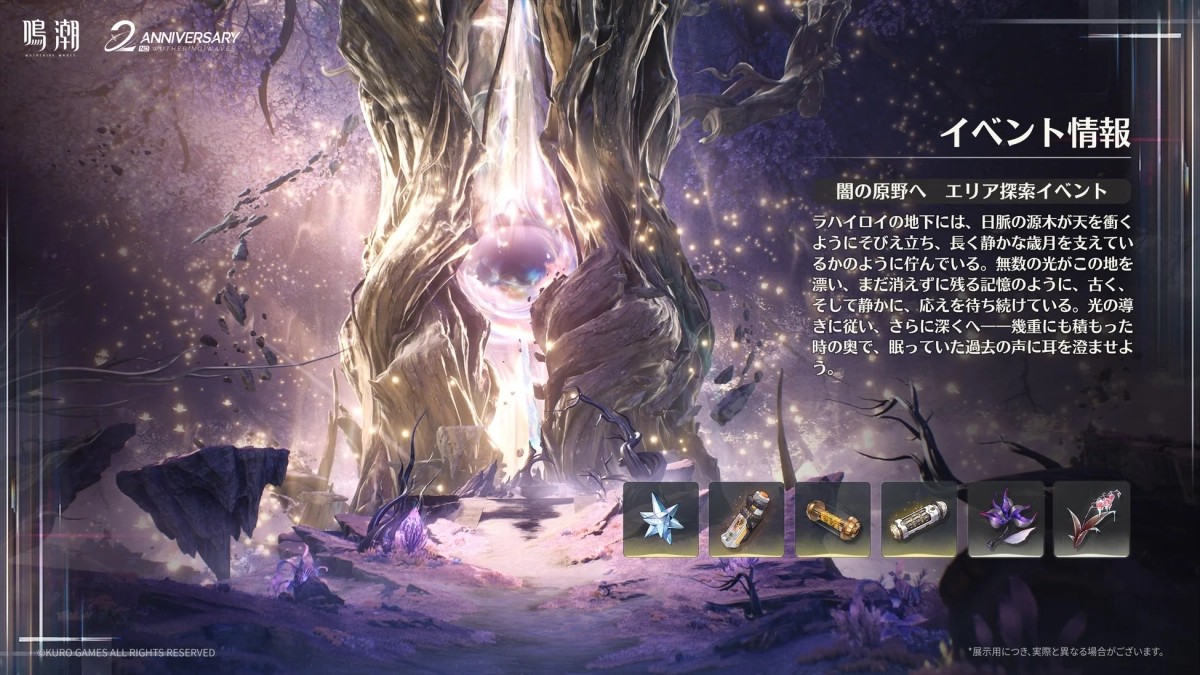Pick the red bellflower reward item
Image resolution: width=1200 pixels, height=675 pixels.
(1091, 519)
